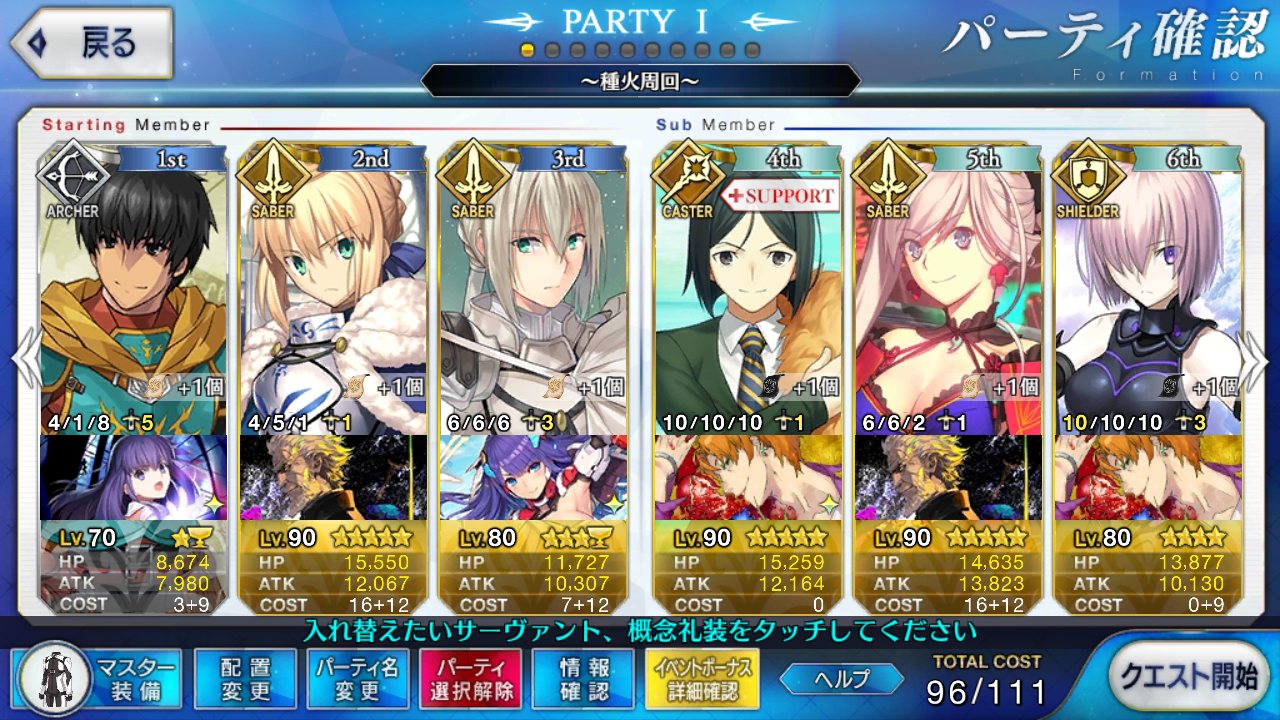
Task: Change the Archer's purple-haired girl craft essence
Action: click(133, 477)
